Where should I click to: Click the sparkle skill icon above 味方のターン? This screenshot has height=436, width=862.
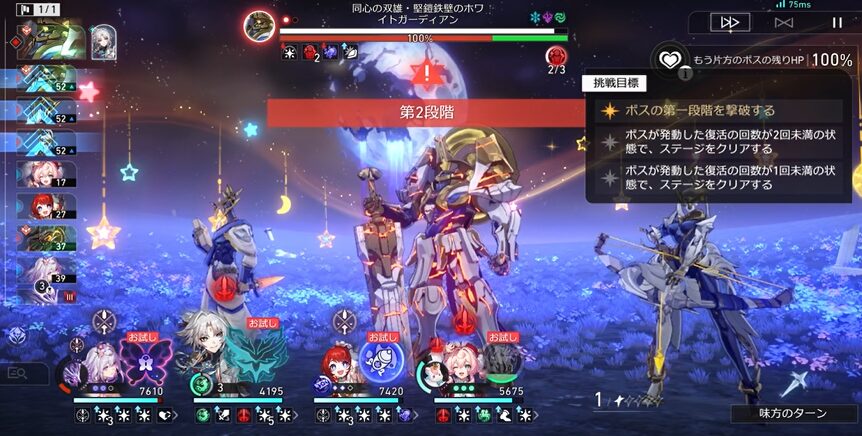[797, 382]
